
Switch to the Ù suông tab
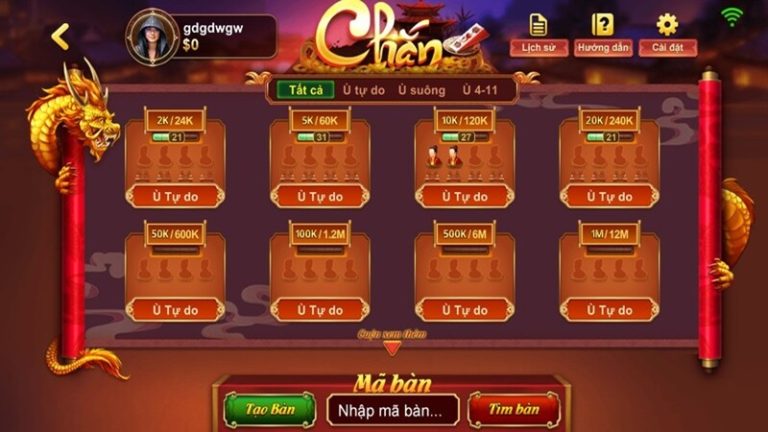[421, 90]
